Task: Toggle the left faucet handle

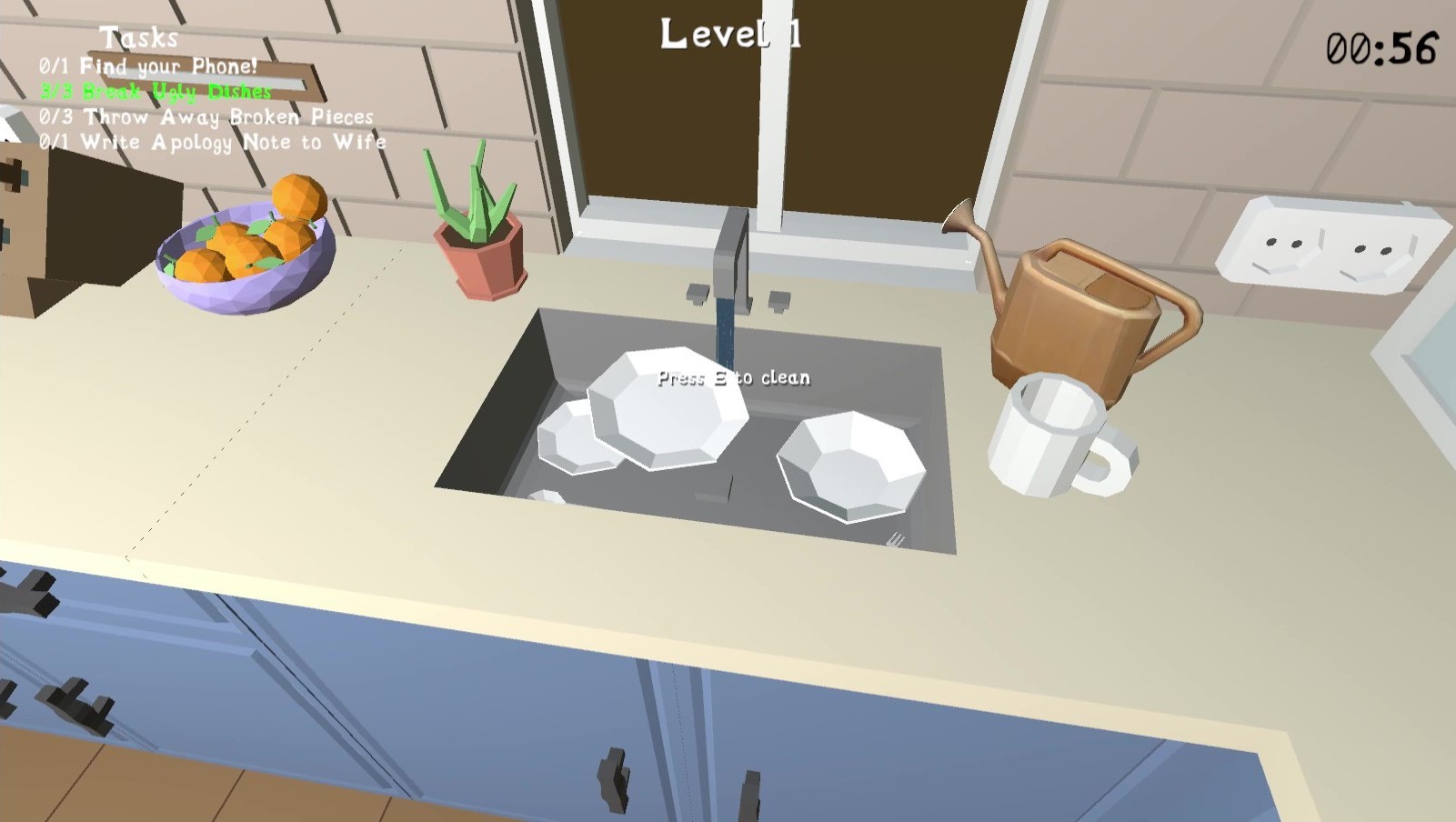Action: tap(697, 293)
